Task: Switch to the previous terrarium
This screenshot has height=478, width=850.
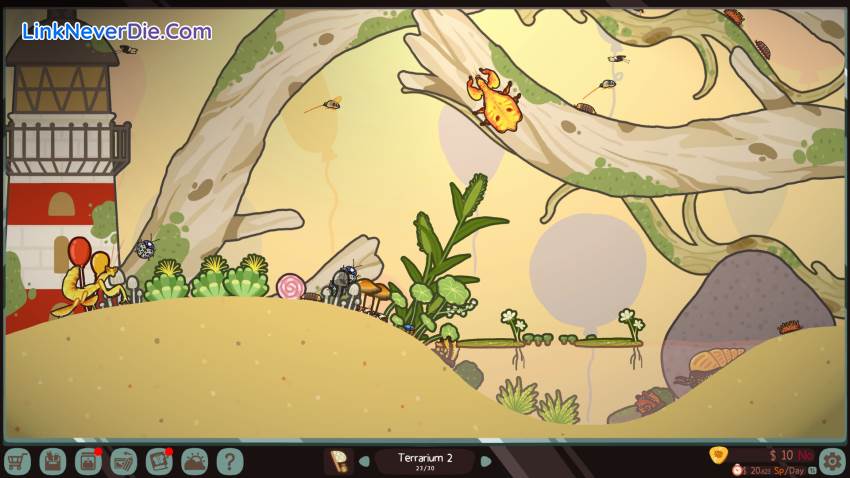Action: pos(365,461)
